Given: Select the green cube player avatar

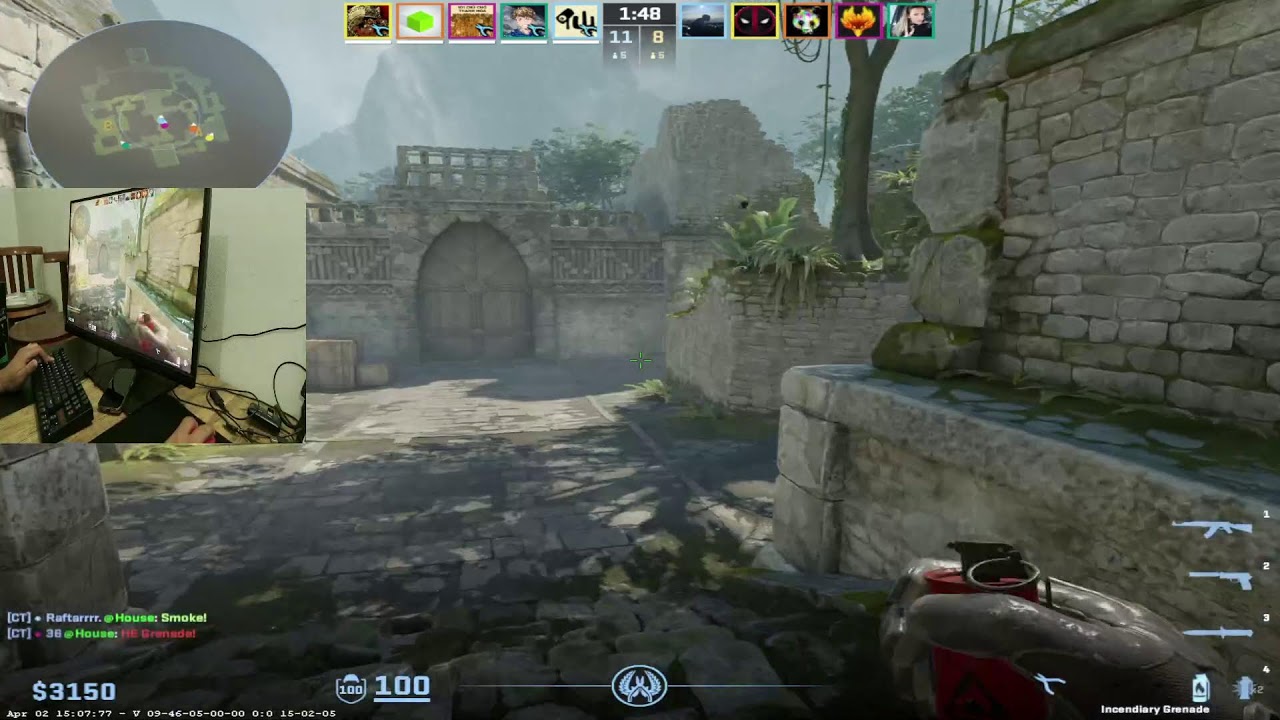Looking at the screenshot, I should click(420, 21).
